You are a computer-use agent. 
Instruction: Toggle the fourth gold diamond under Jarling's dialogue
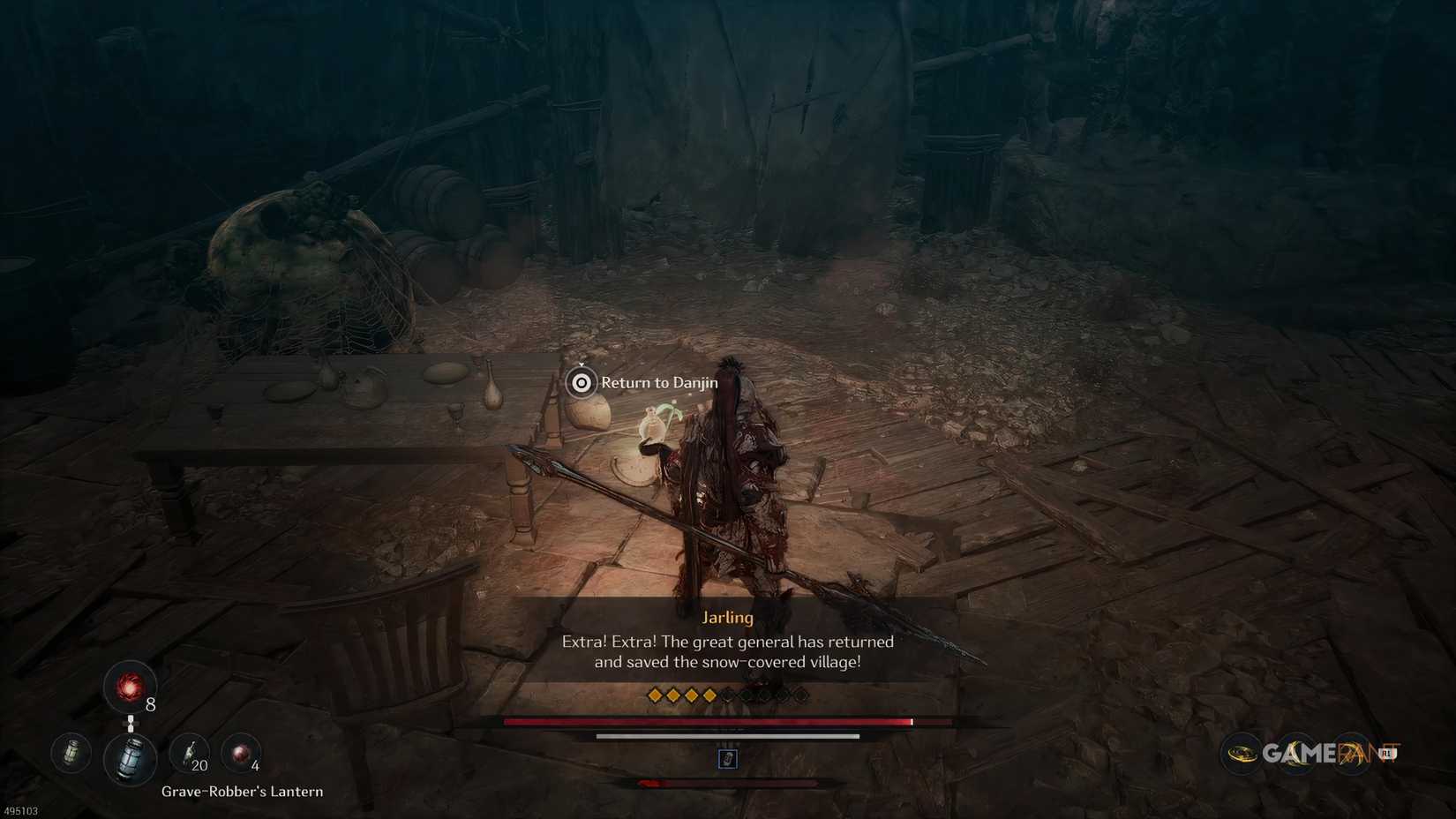[709, 695]
